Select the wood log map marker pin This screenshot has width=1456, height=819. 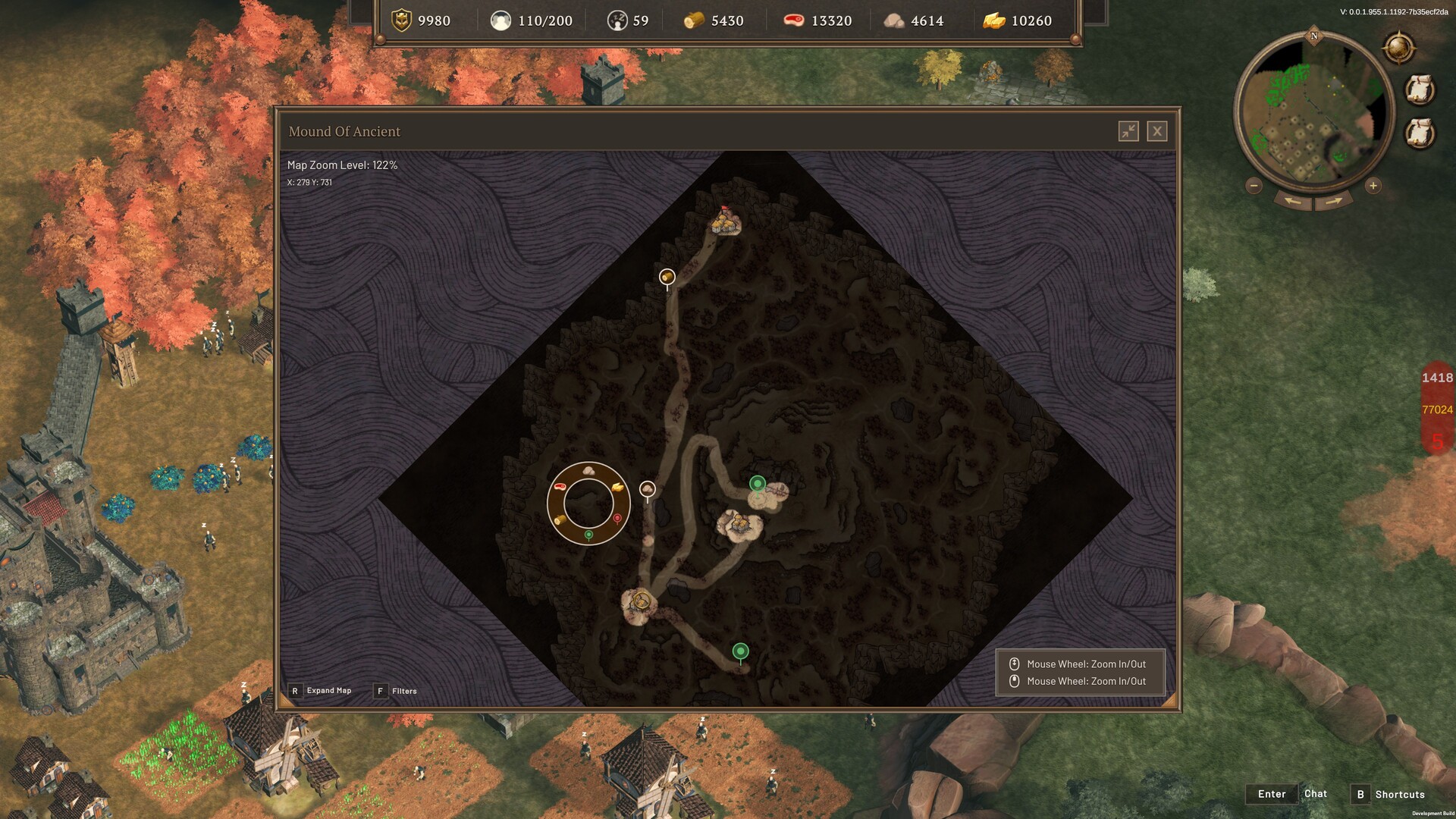pos(667,277)
